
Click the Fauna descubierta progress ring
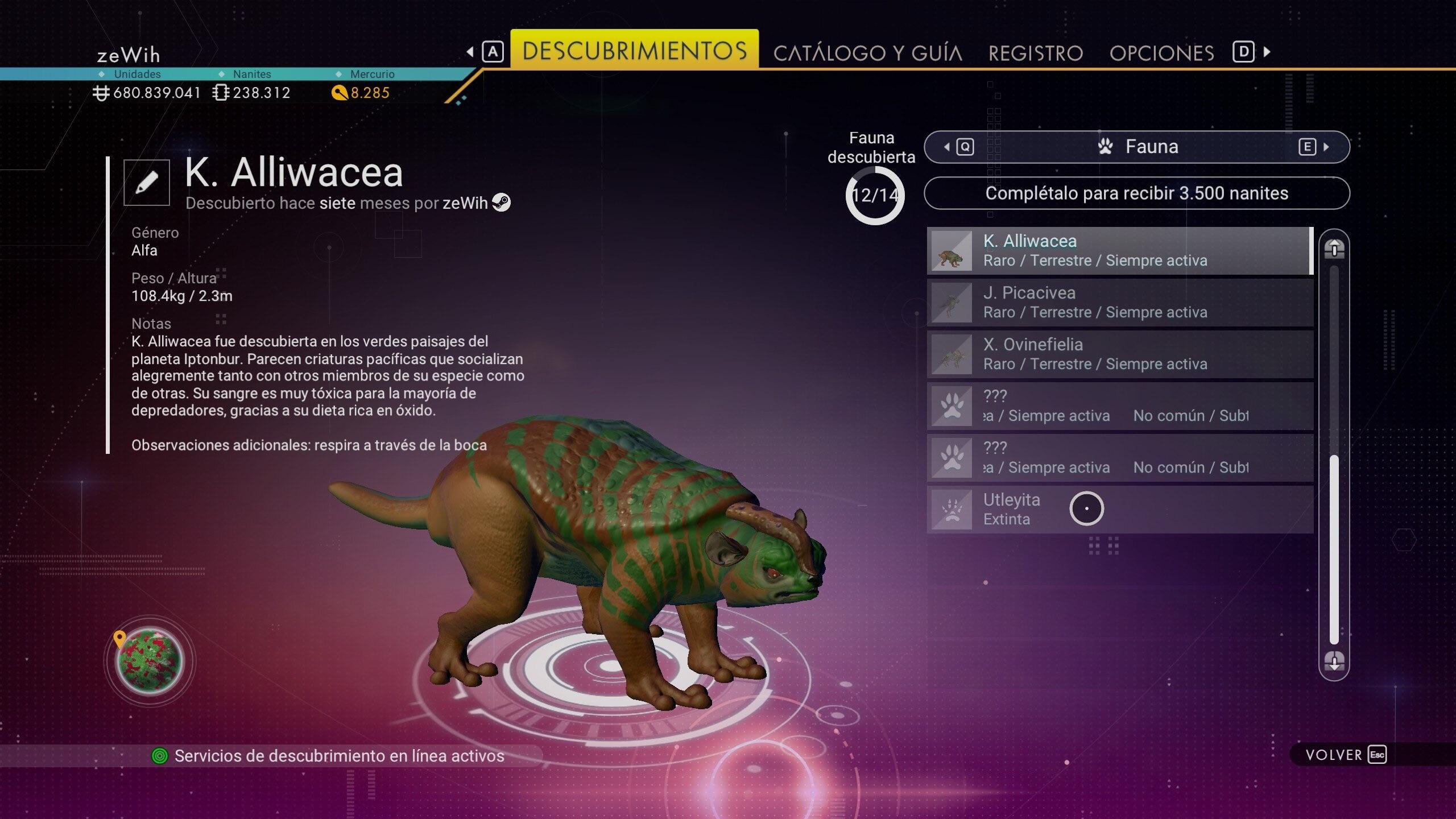click(874, 193)
